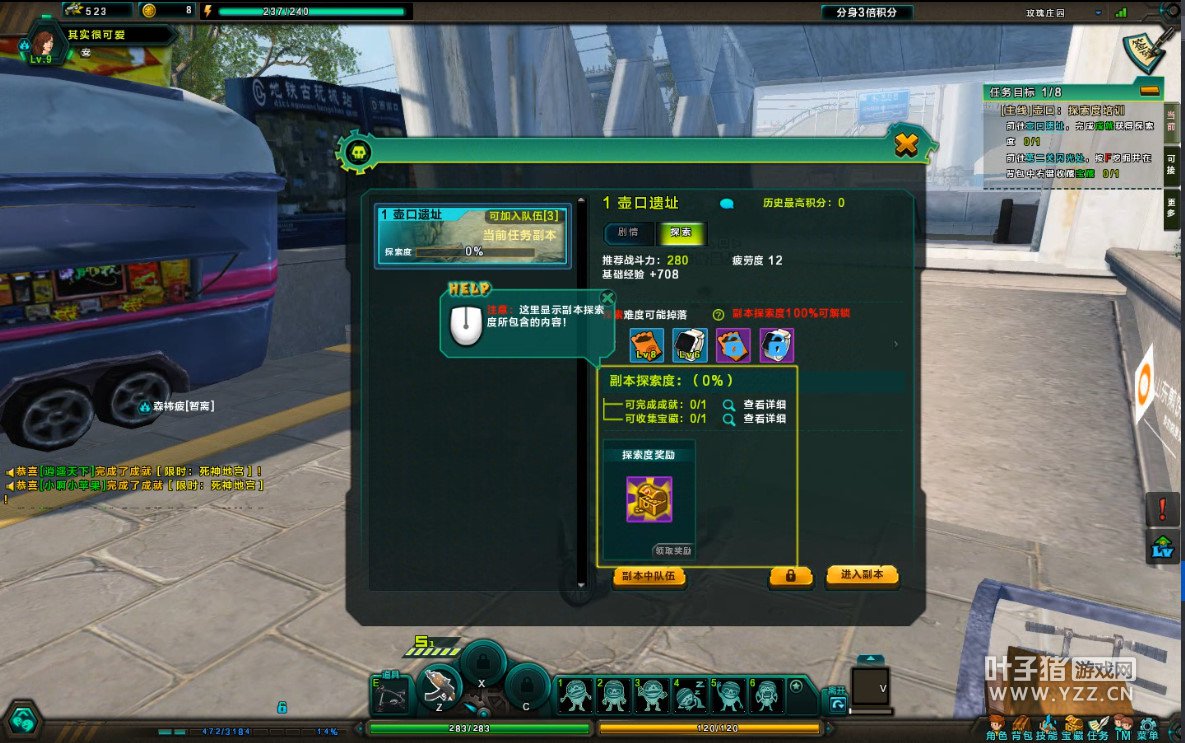Enter the dungeon with 进入副本
This screenshot has height=743, width=1185.
point(861,575)
